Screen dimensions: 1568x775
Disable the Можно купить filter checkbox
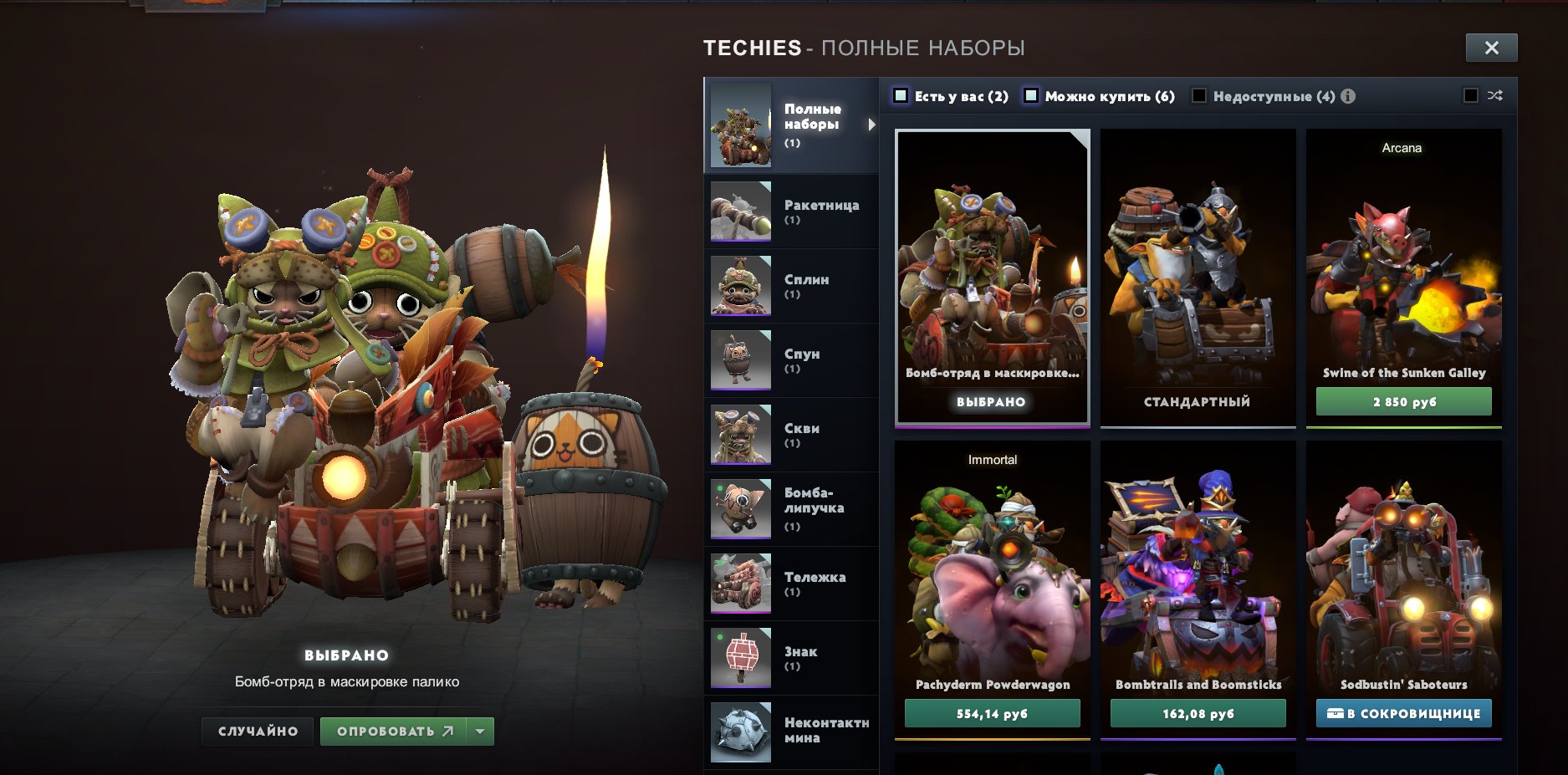point(1033,95)
